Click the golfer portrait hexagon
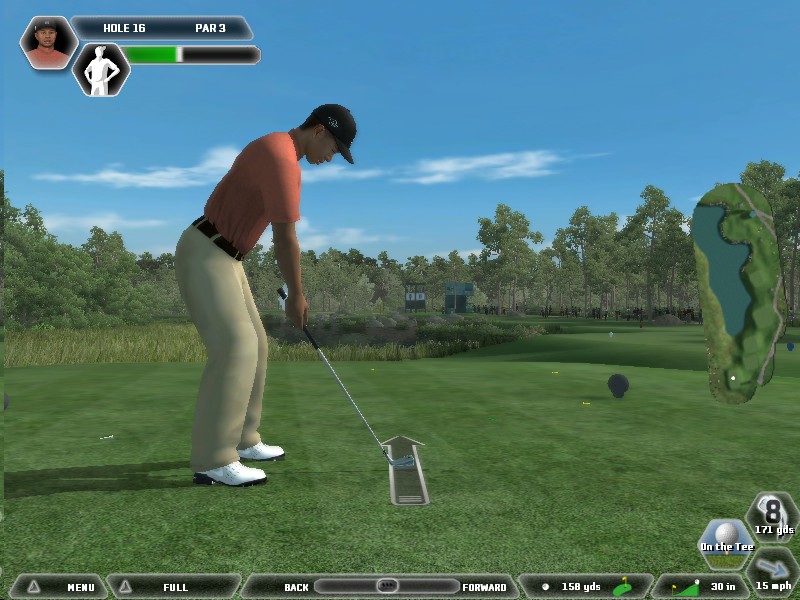 click(x=47, y=42)
